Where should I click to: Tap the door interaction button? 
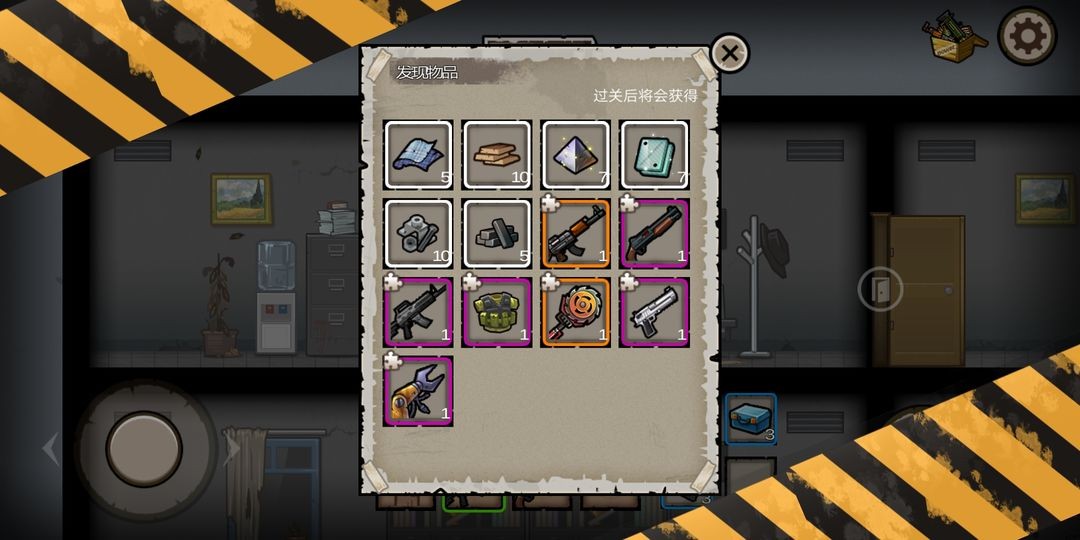coord(880,290)
